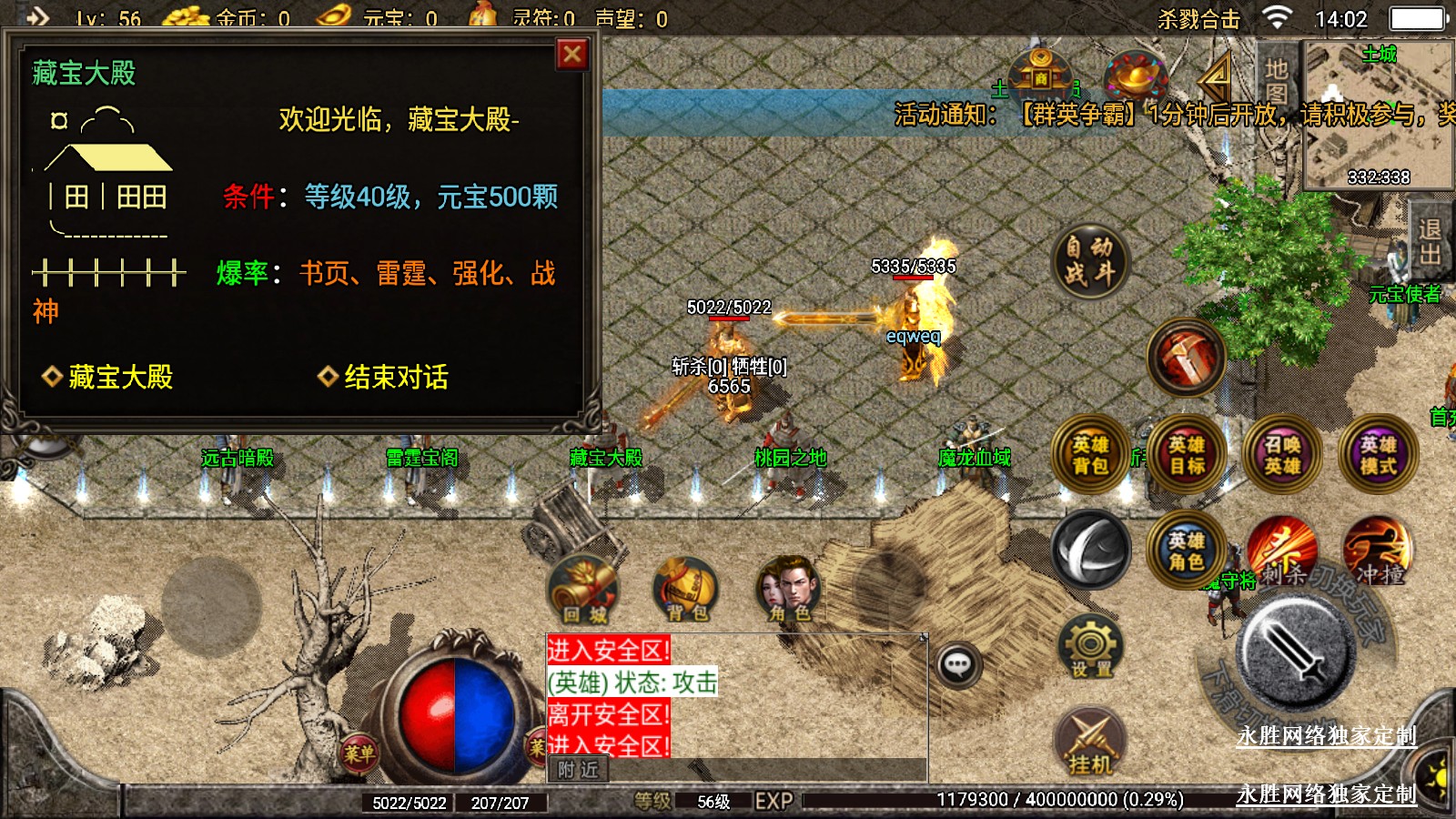1456x819 pixels.
Task: Close the 藏宝大殿 dialogue window
Action: [571, 55]
